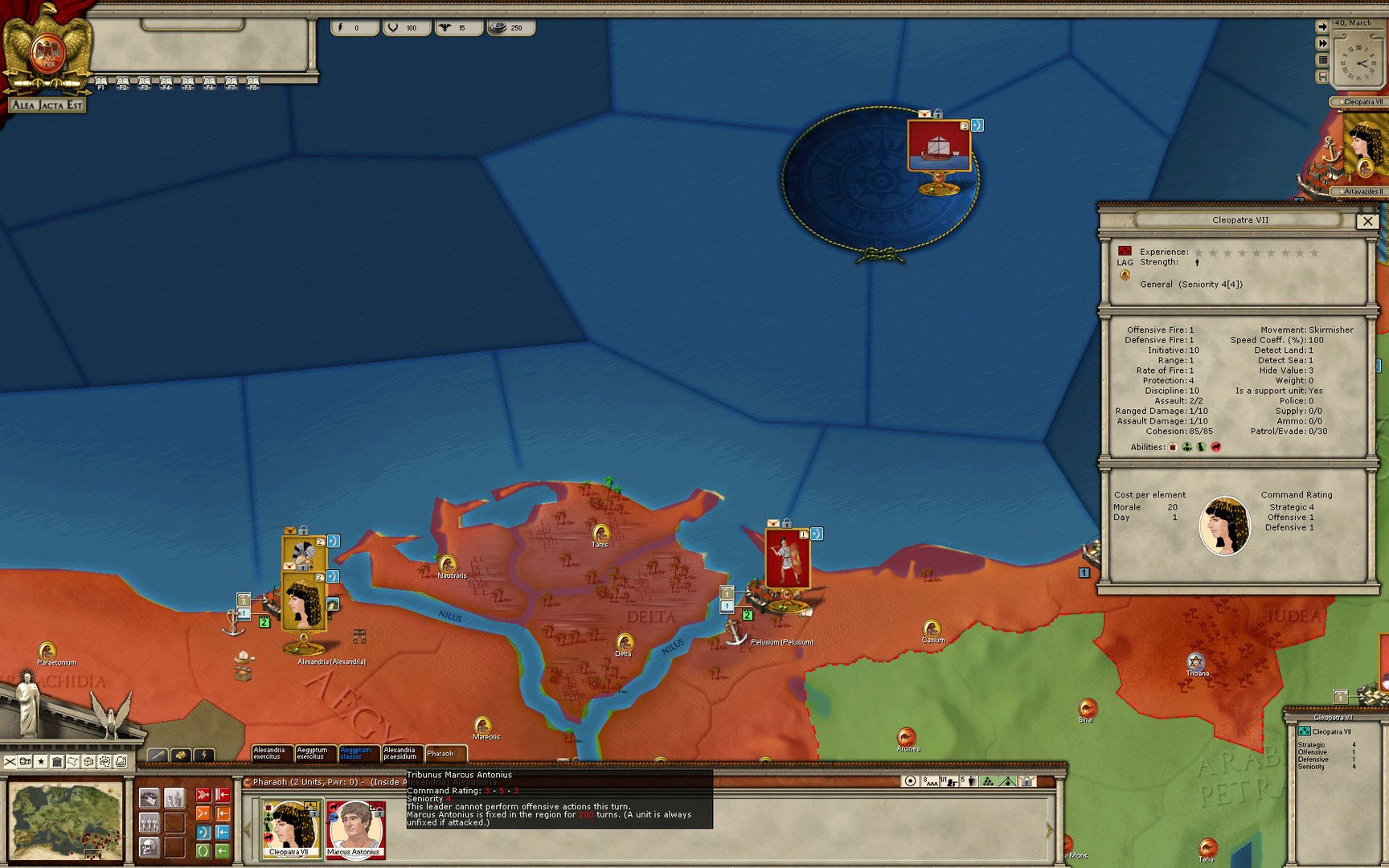Toggle the tent map filter near the minimap bar
The width and height of the screenshot is (1389, 868).
click(x=1008, y=781)
